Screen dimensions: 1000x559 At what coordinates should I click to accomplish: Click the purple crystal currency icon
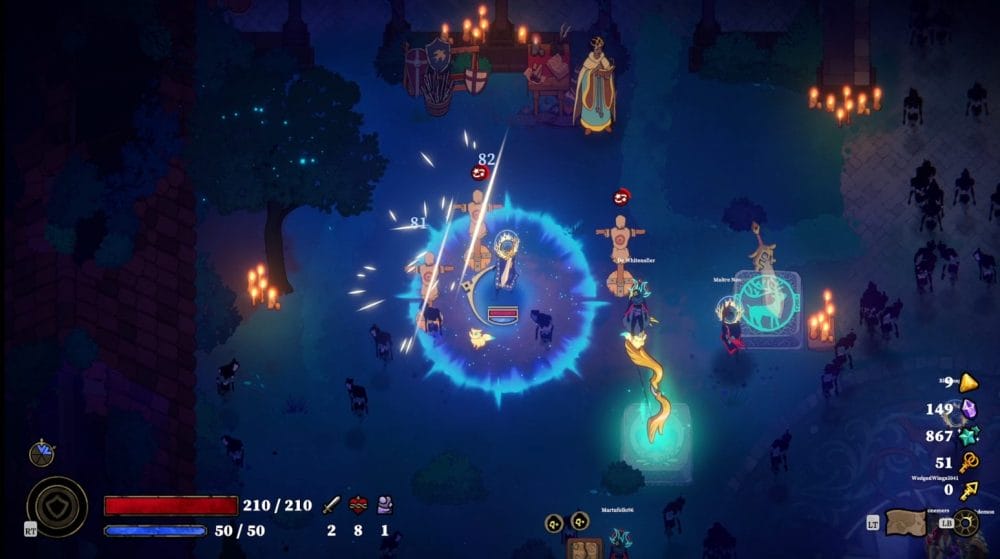[968, 408]
